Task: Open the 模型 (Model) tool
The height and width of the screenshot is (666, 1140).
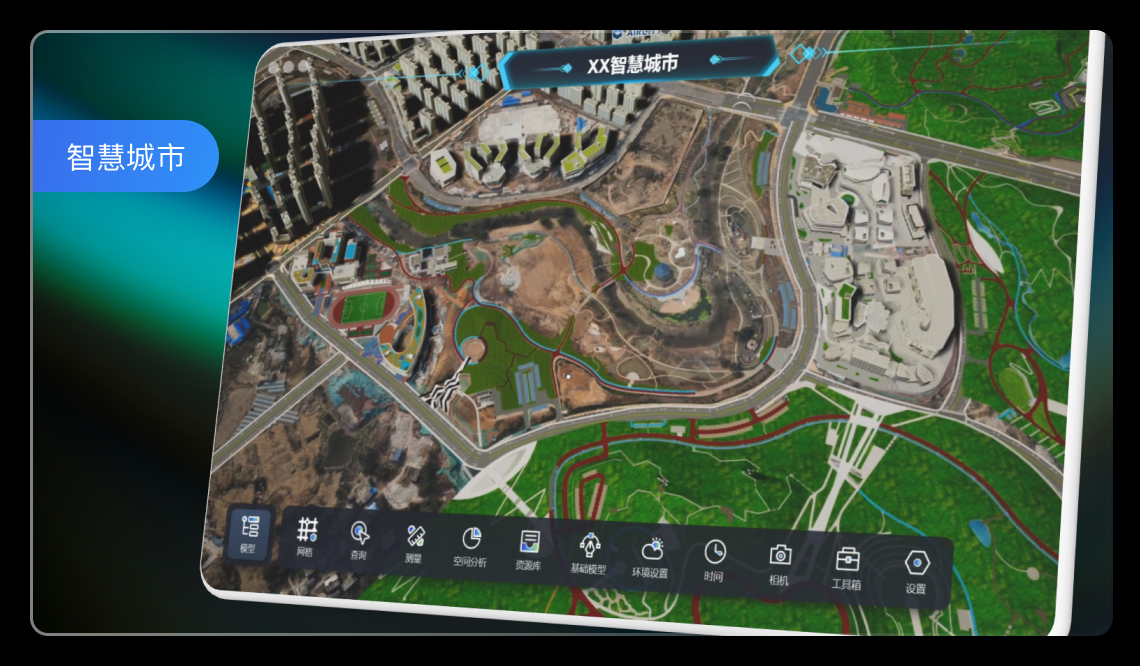Action: pyautogui.click(x=249, y=534)
